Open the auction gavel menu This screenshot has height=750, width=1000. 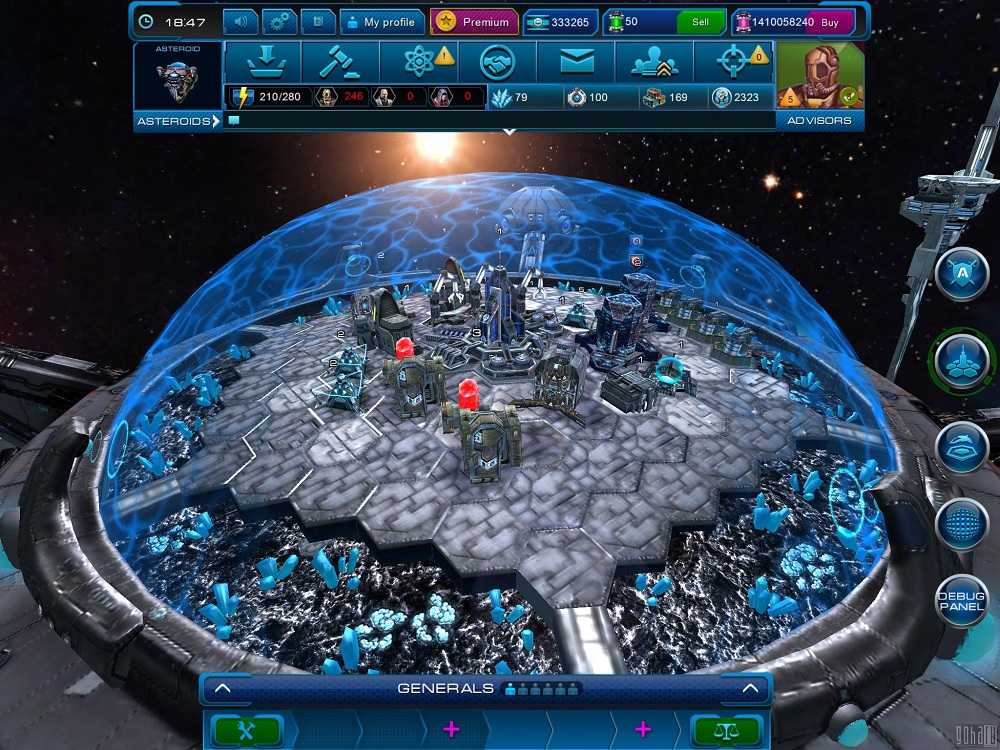(x=340, y=62)
